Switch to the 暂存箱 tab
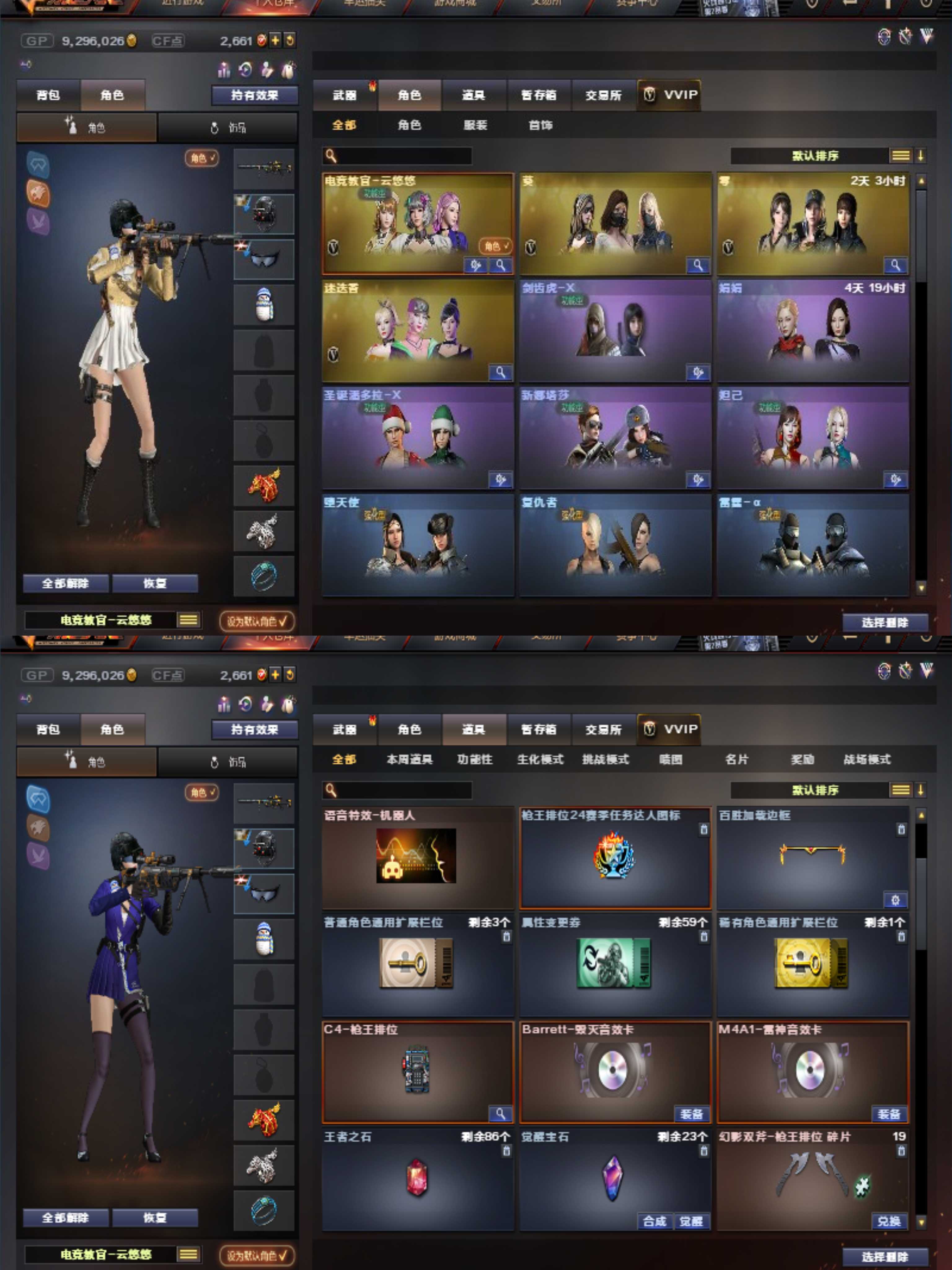Screen dimensions: 952x1270 (x=538, y=96)
